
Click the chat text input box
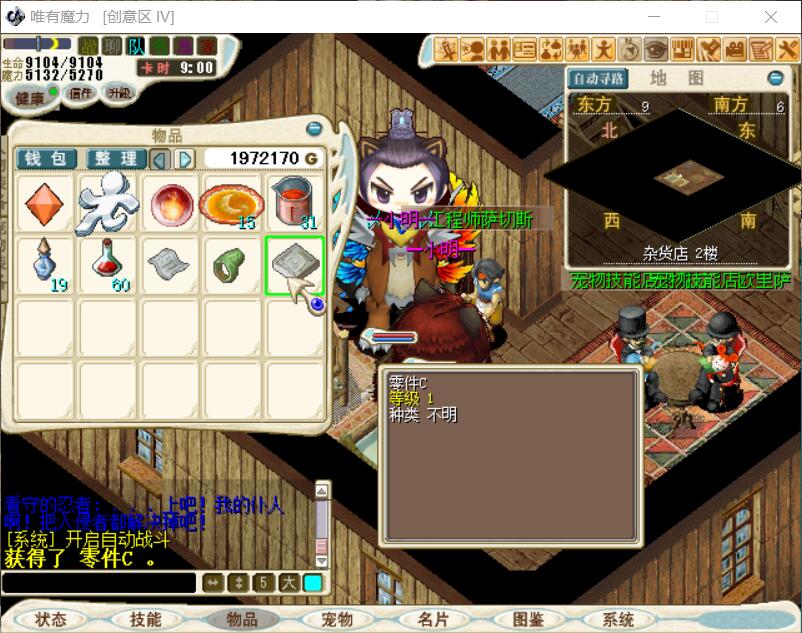pyautogui.click(x=98, y=583)
